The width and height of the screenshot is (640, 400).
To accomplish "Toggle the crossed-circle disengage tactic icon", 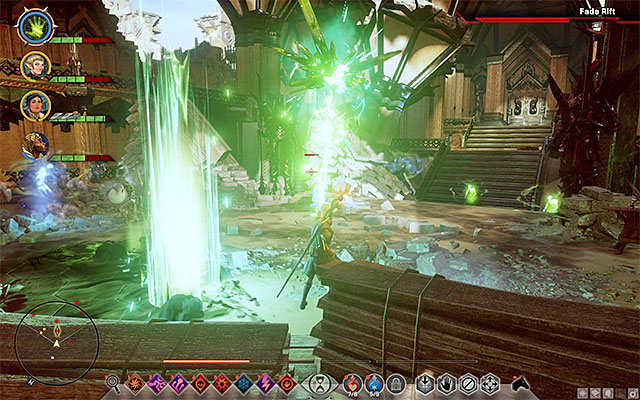I will tap(468, 382).
